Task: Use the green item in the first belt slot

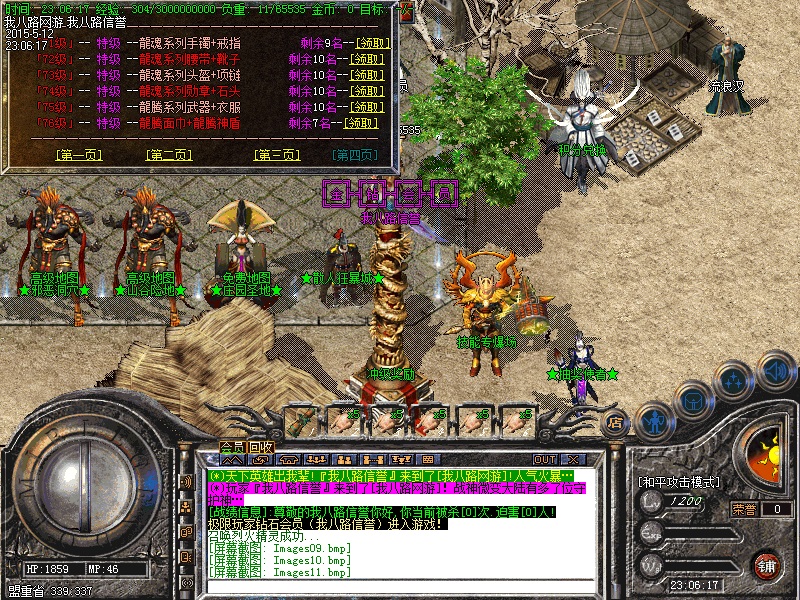Action: click(303, 419)
